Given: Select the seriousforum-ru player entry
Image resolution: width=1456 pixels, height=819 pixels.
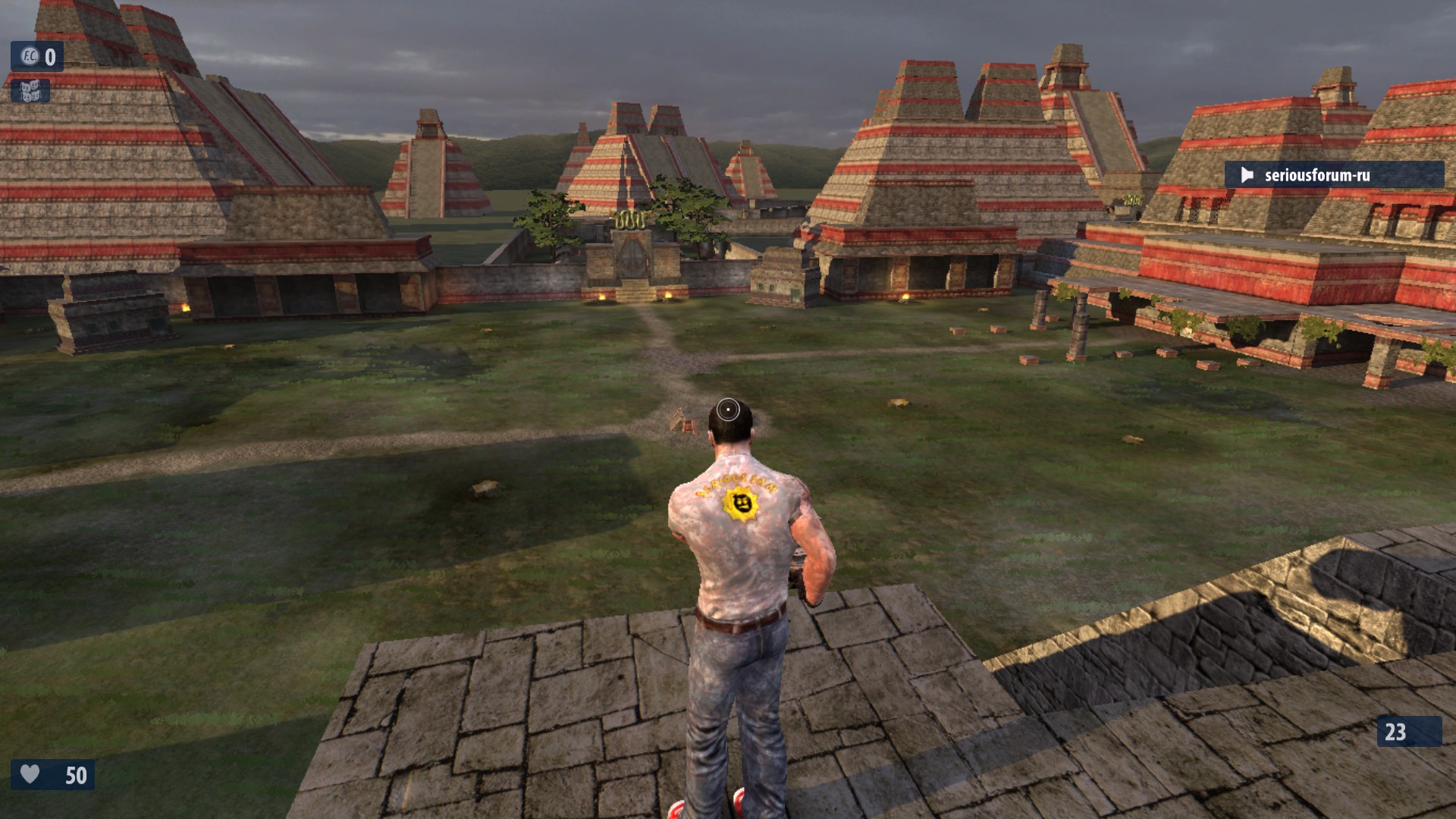Looking at the screenshot, I should [1333, 175].
